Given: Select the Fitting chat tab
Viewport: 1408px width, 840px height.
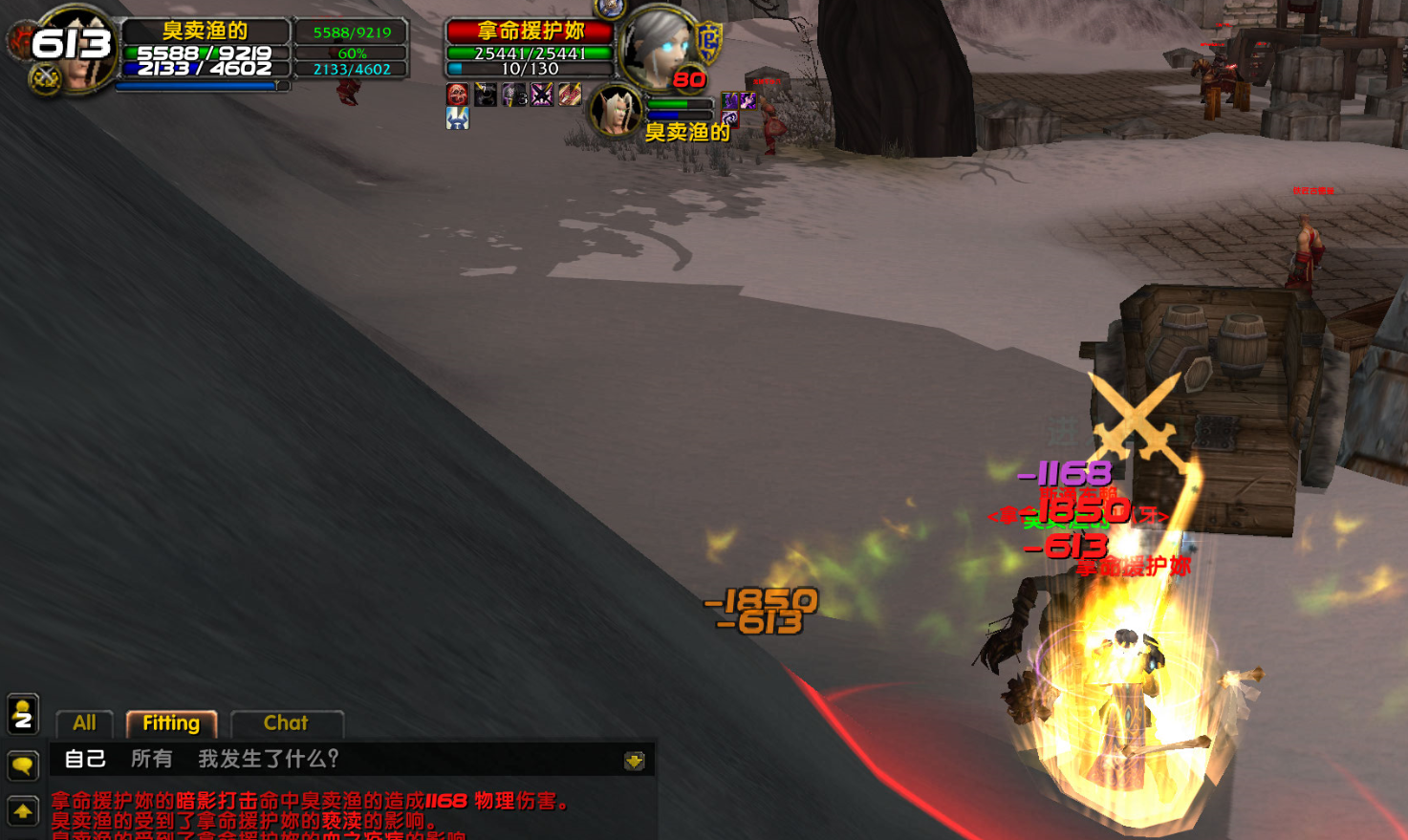Looking at the screenshot, I should 171,723.
